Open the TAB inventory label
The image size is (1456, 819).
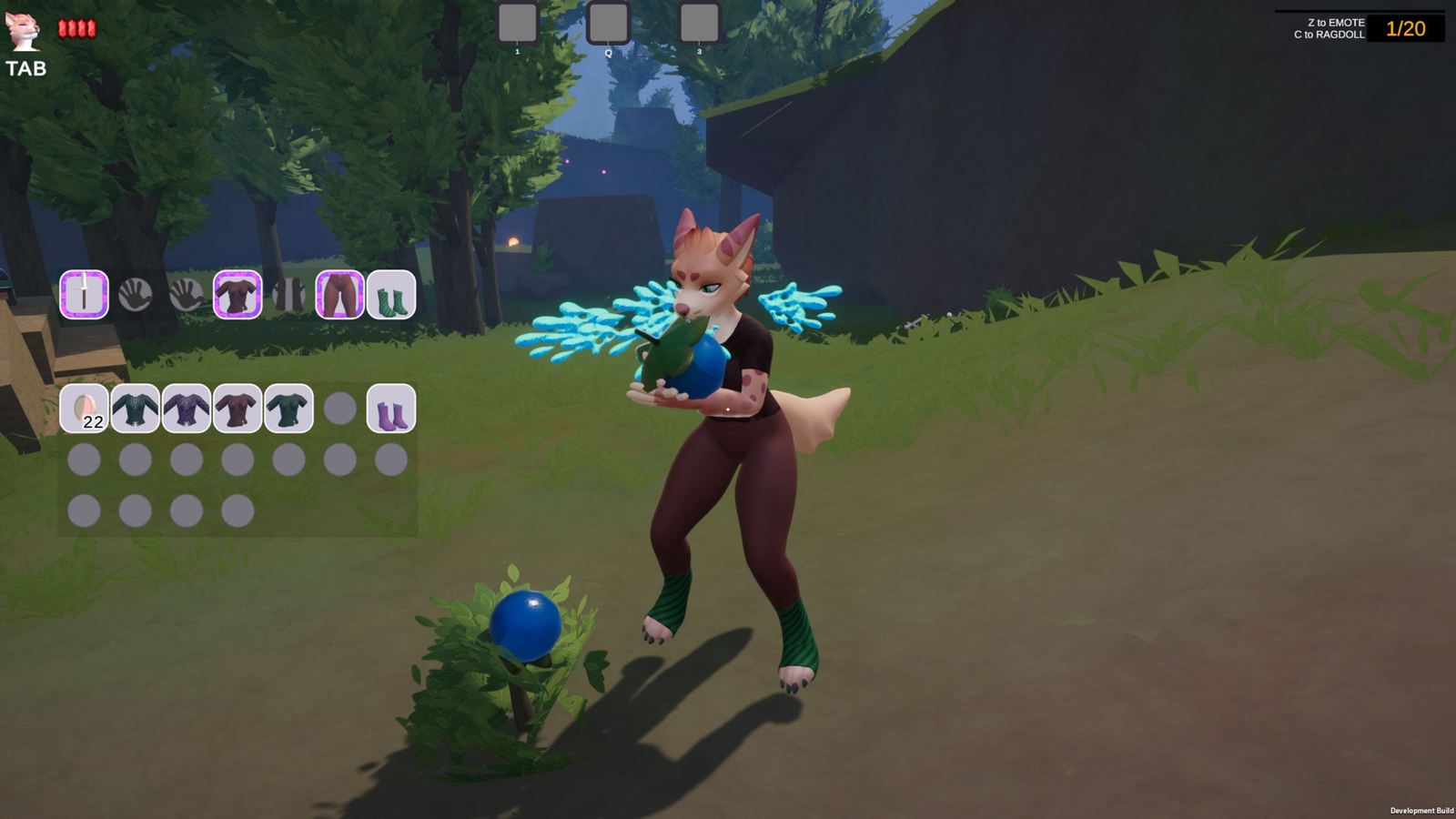coord(28,66)
